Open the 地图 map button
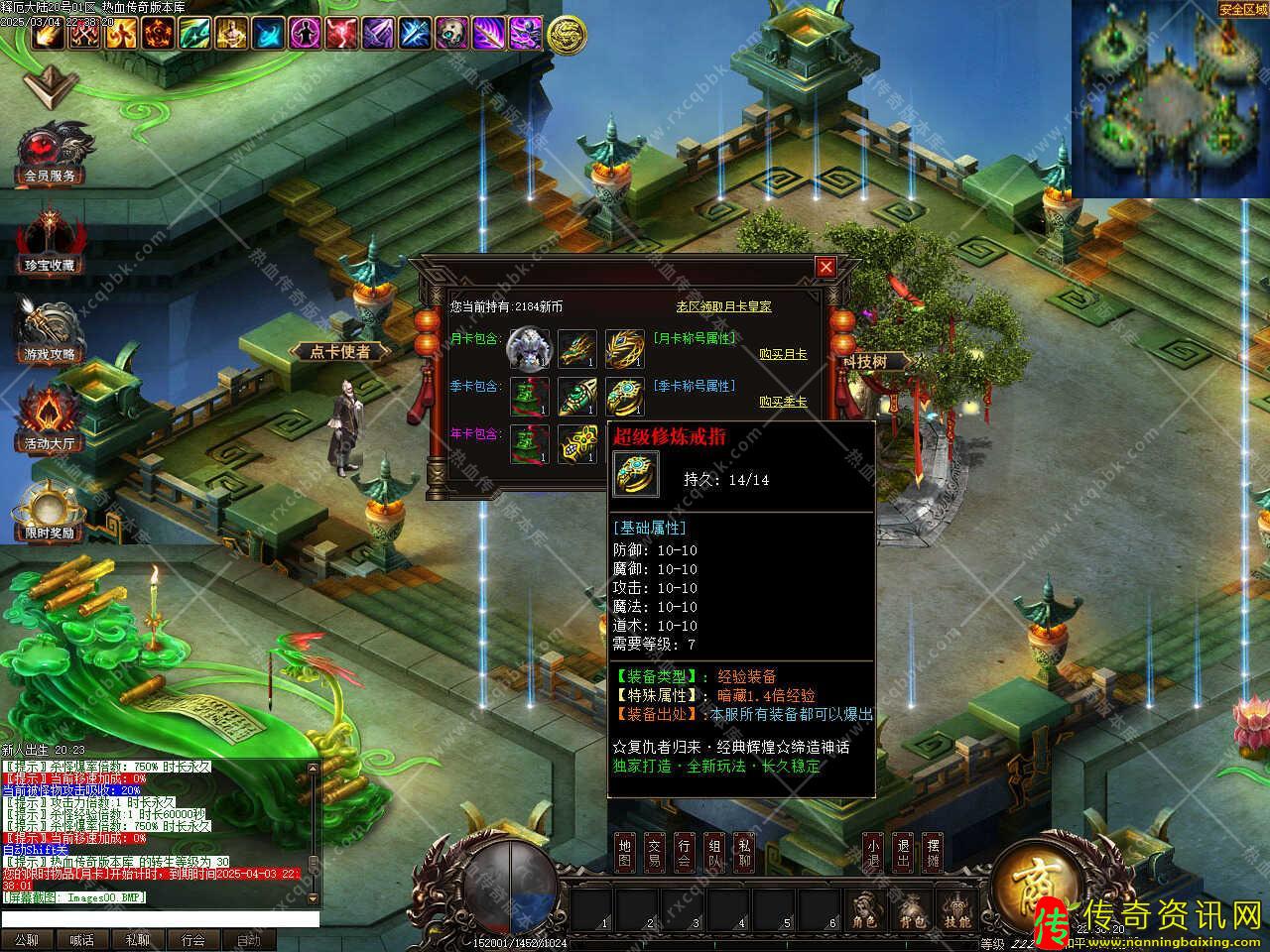Viewport: 1270px width, 952px height. point(624,853)
